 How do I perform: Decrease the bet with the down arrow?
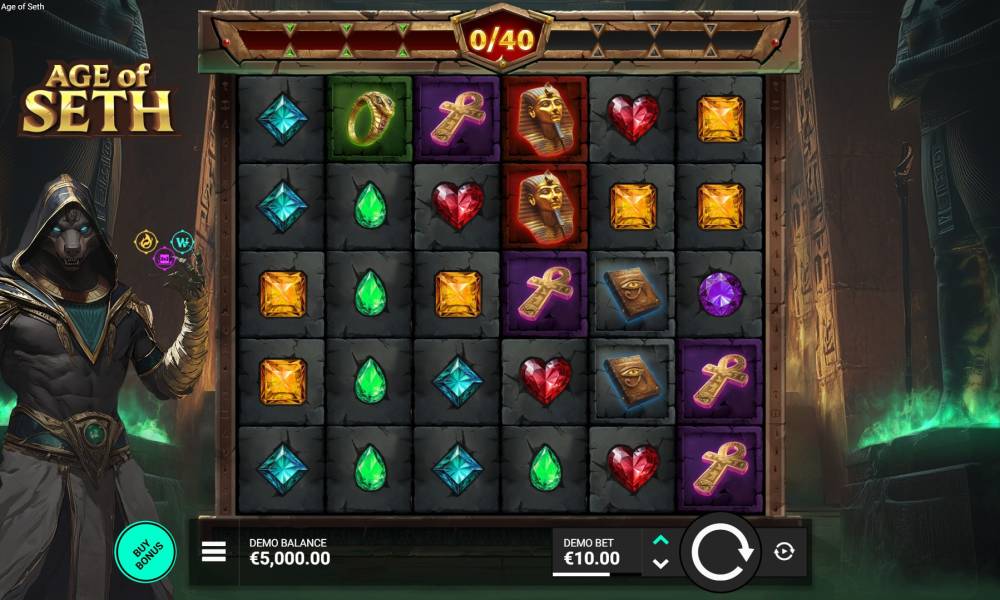[660, 564]
